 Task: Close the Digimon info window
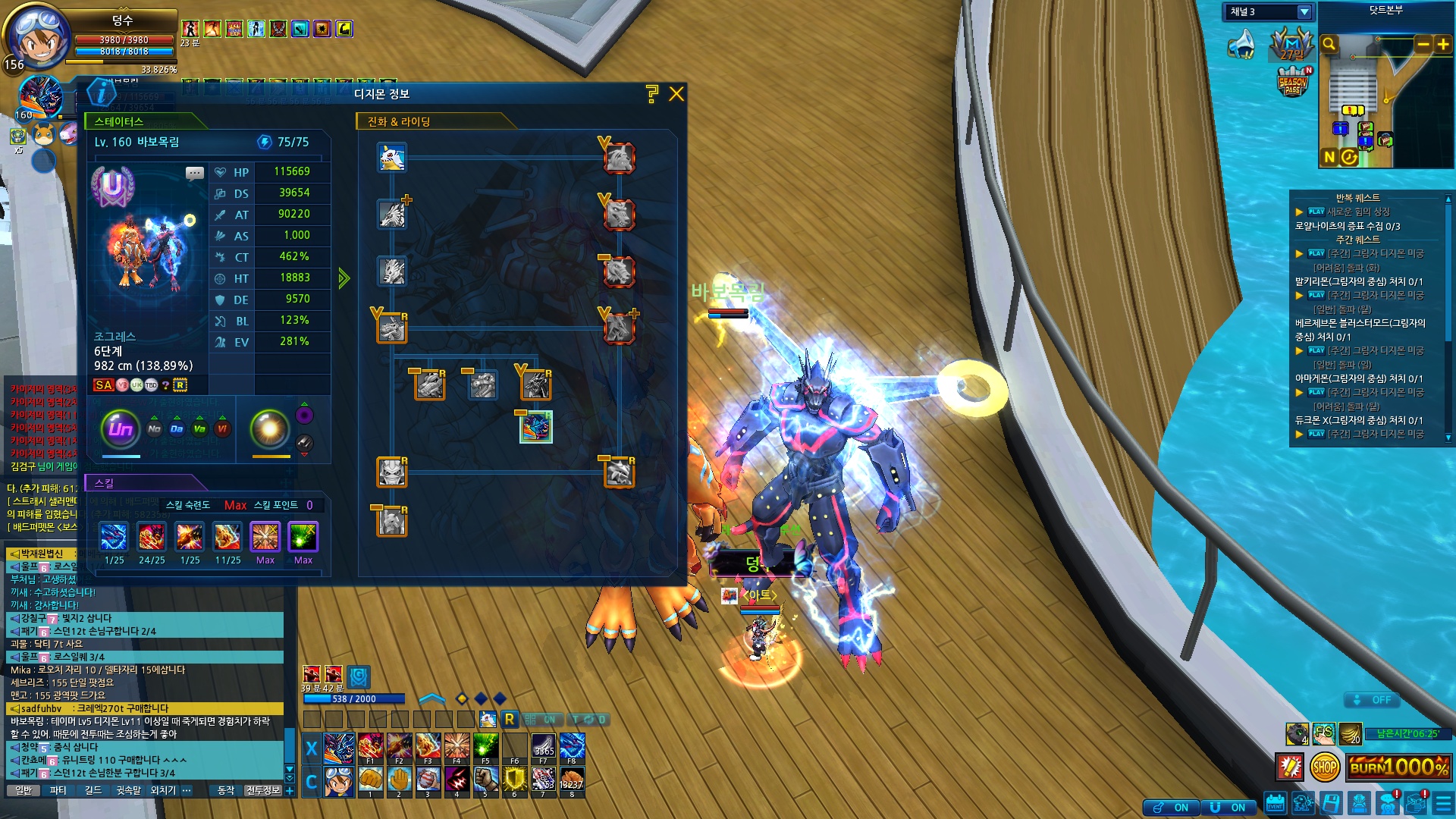coord(676,94)
